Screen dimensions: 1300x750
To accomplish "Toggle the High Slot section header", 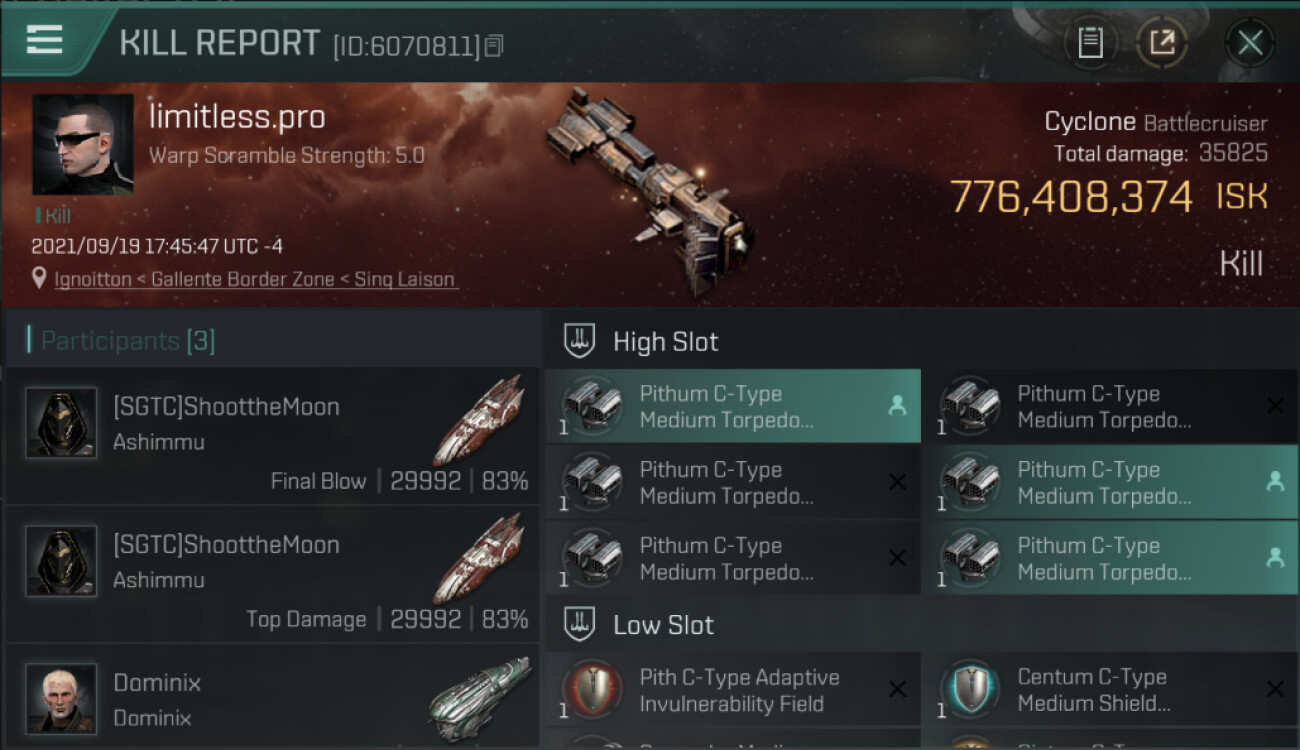I will [665, 342].
